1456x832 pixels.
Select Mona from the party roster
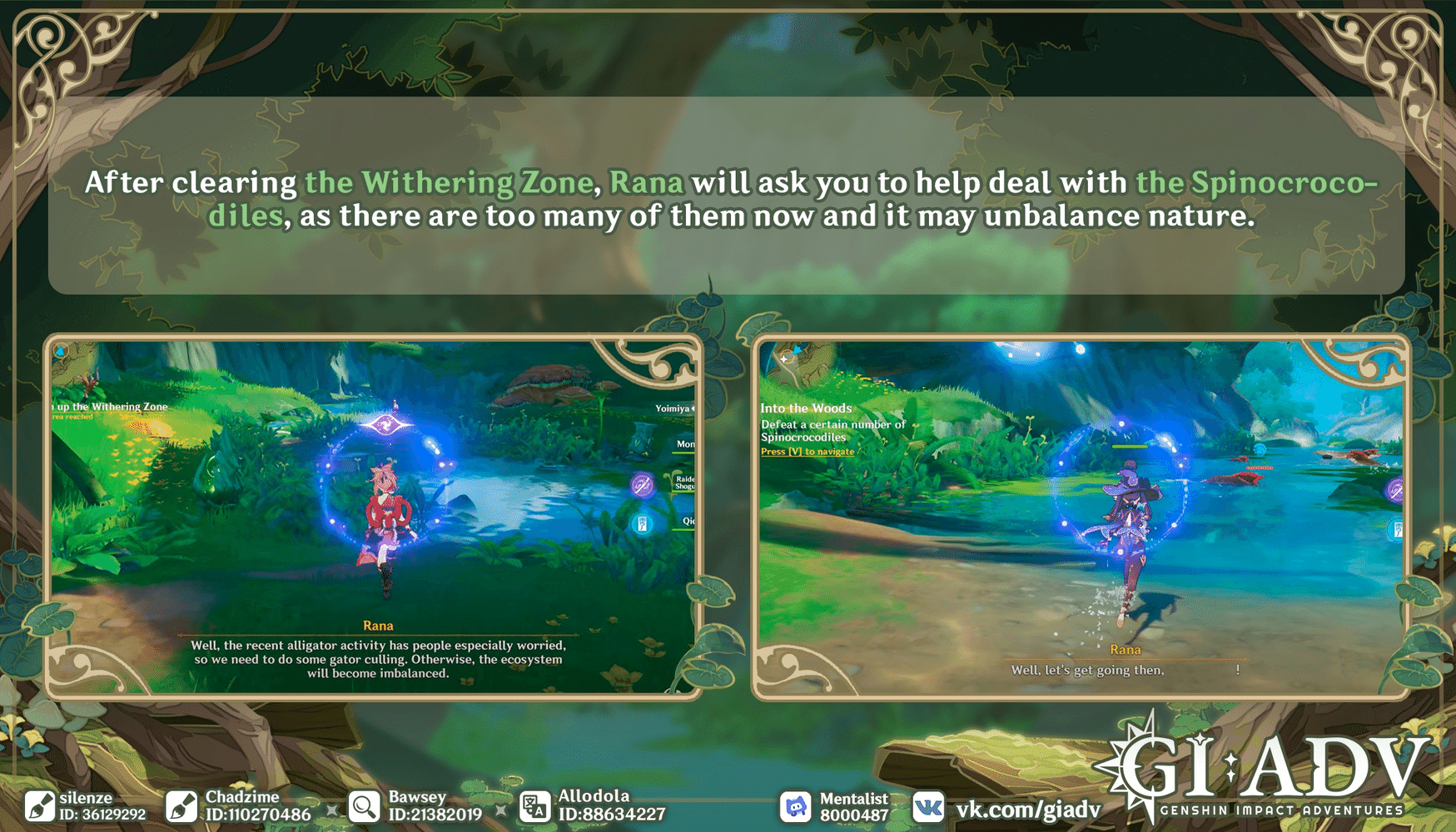point(686,443)
